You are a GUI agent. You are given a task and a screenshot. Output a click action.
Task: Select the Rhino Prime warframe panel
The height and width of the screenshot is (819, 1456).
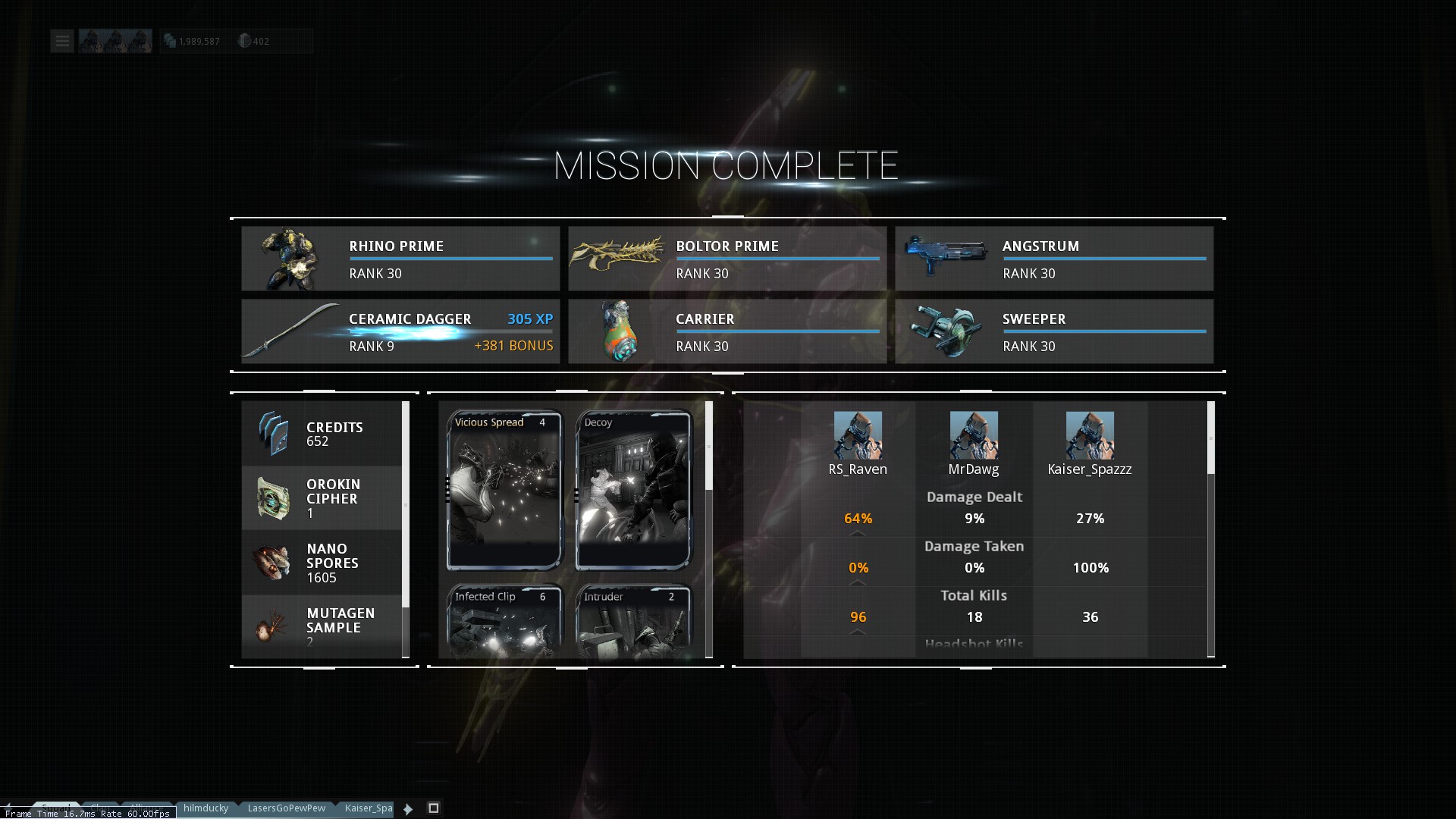click(400, 259)
